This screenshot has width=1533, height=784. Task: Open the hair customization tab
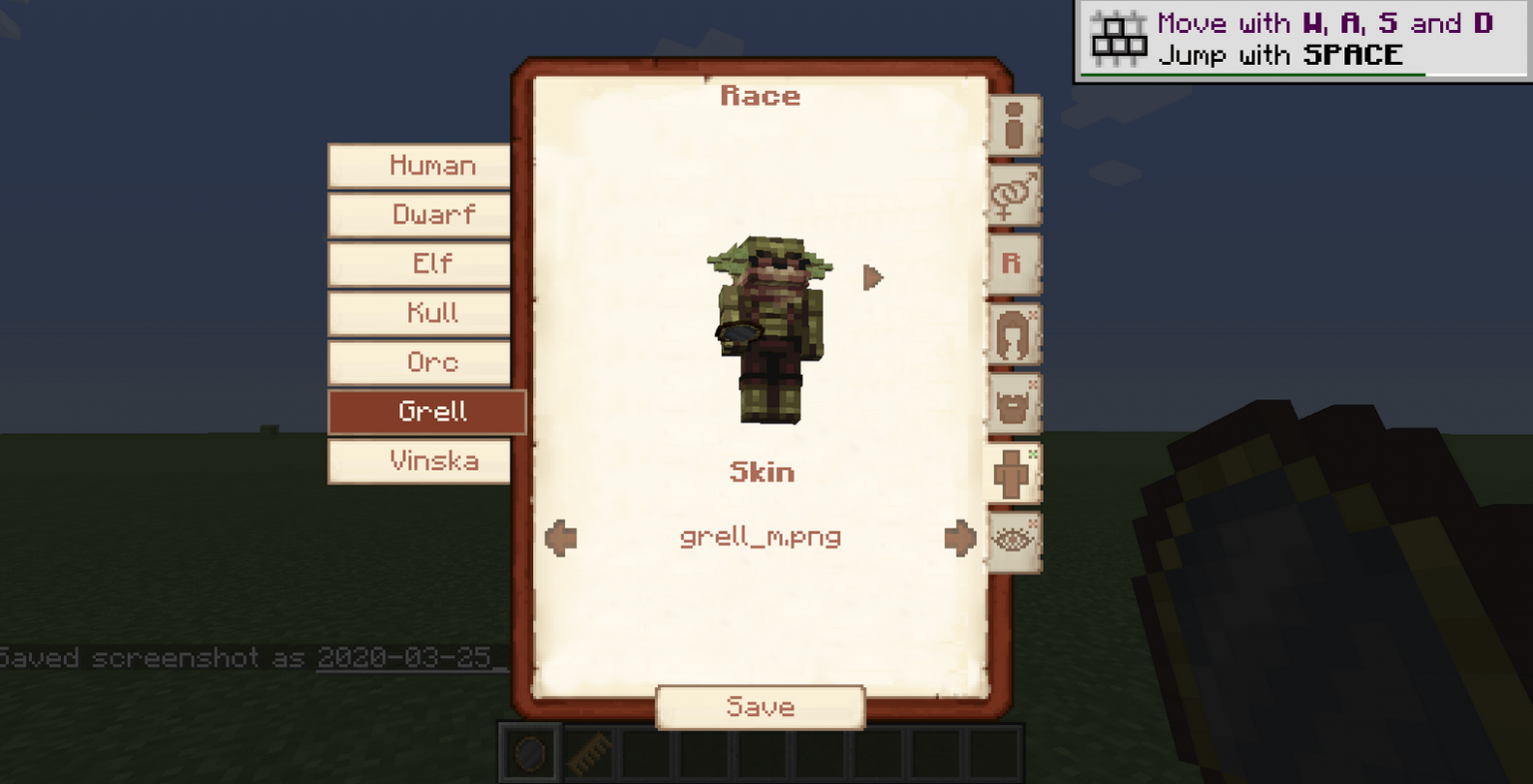[1012, 333]
